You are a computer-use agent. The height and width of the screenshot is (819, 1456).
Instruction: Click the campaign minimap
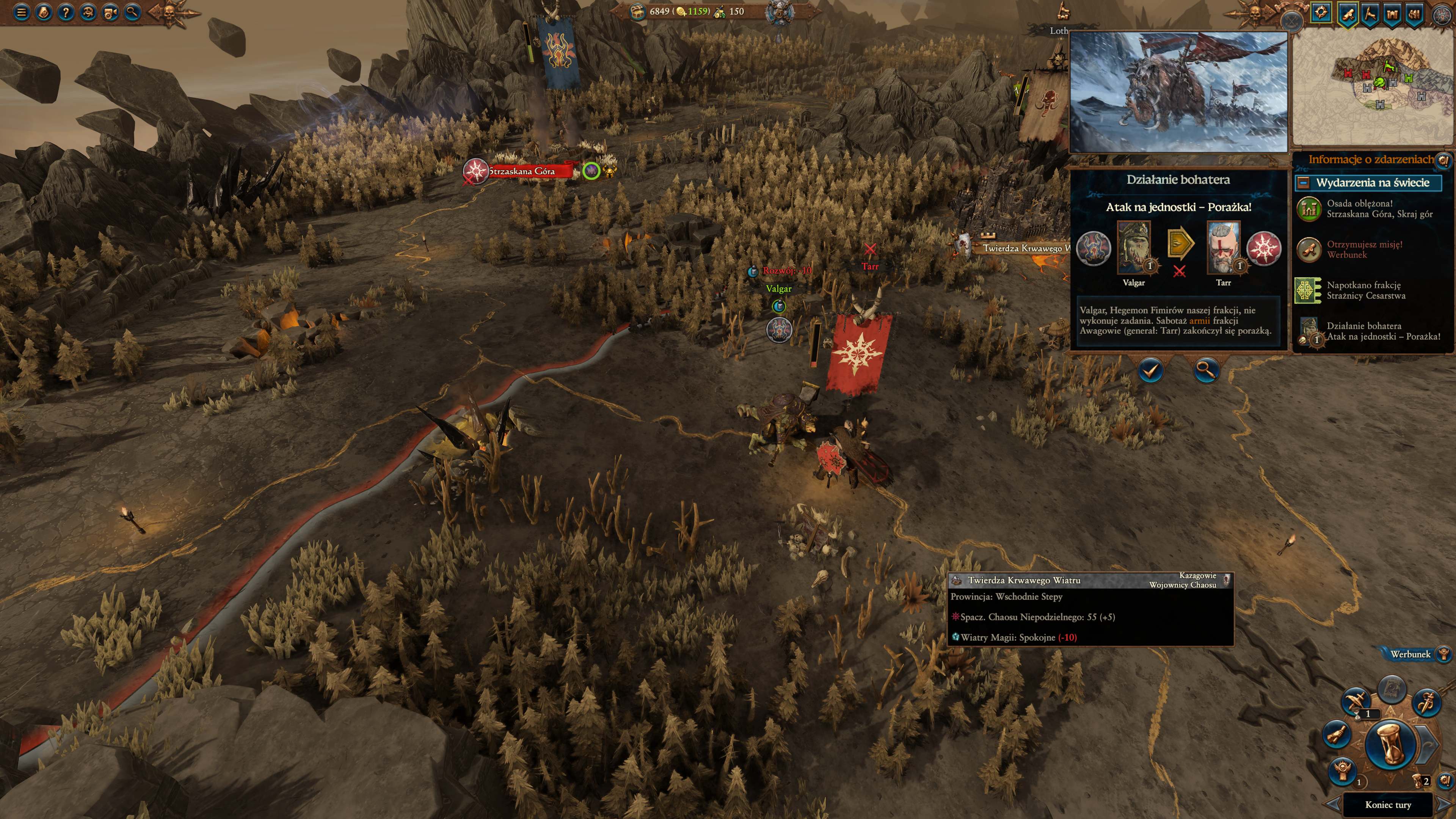1373,88
